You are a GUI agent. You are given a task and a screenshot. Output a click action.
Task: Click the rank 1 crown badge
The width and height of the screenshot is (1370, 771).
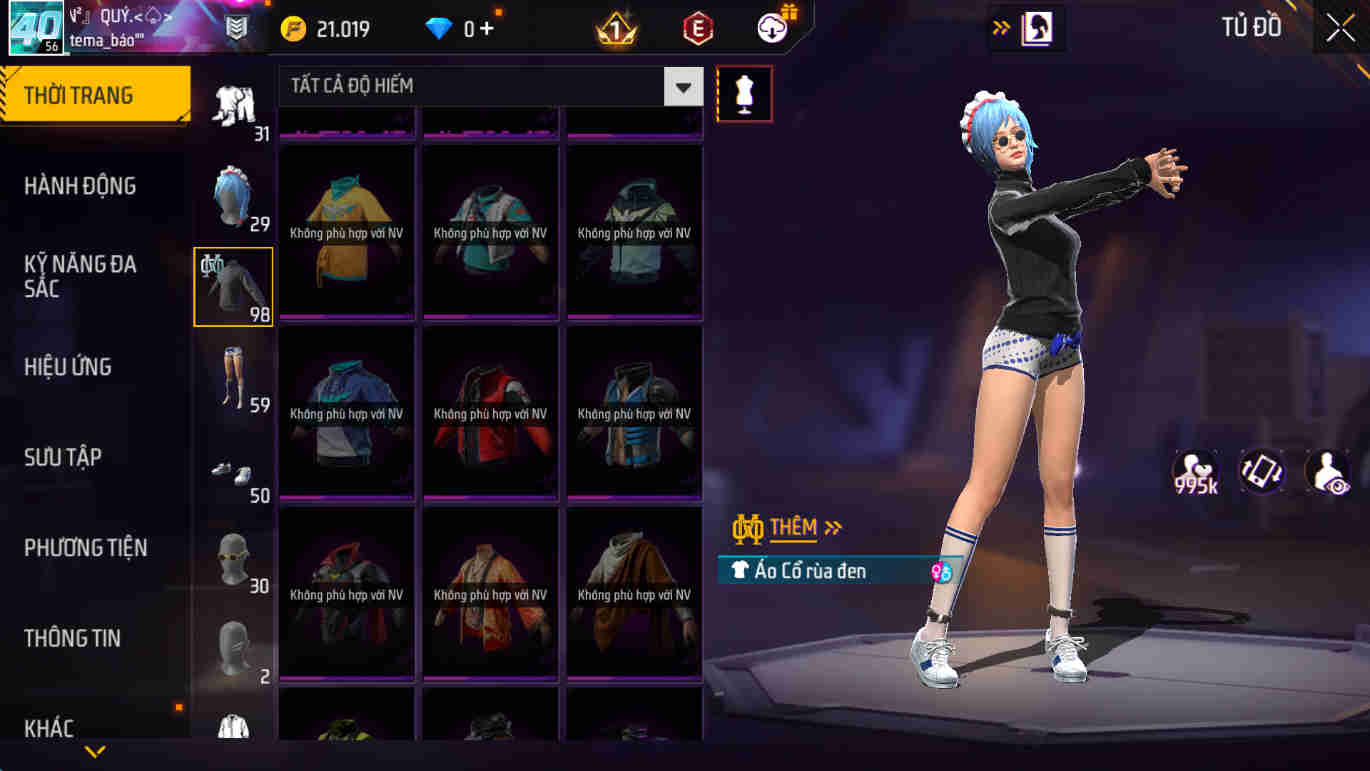click(617, 28)
